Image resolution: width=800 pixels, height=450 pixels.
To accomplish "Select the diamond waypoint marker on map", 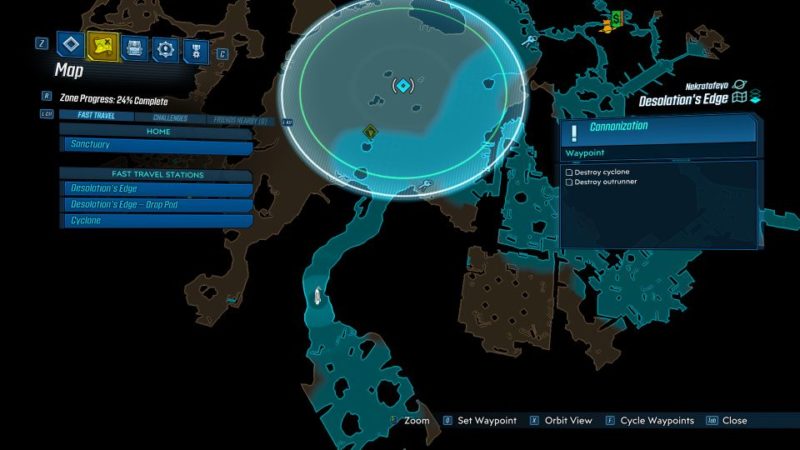I will point(402,87).
